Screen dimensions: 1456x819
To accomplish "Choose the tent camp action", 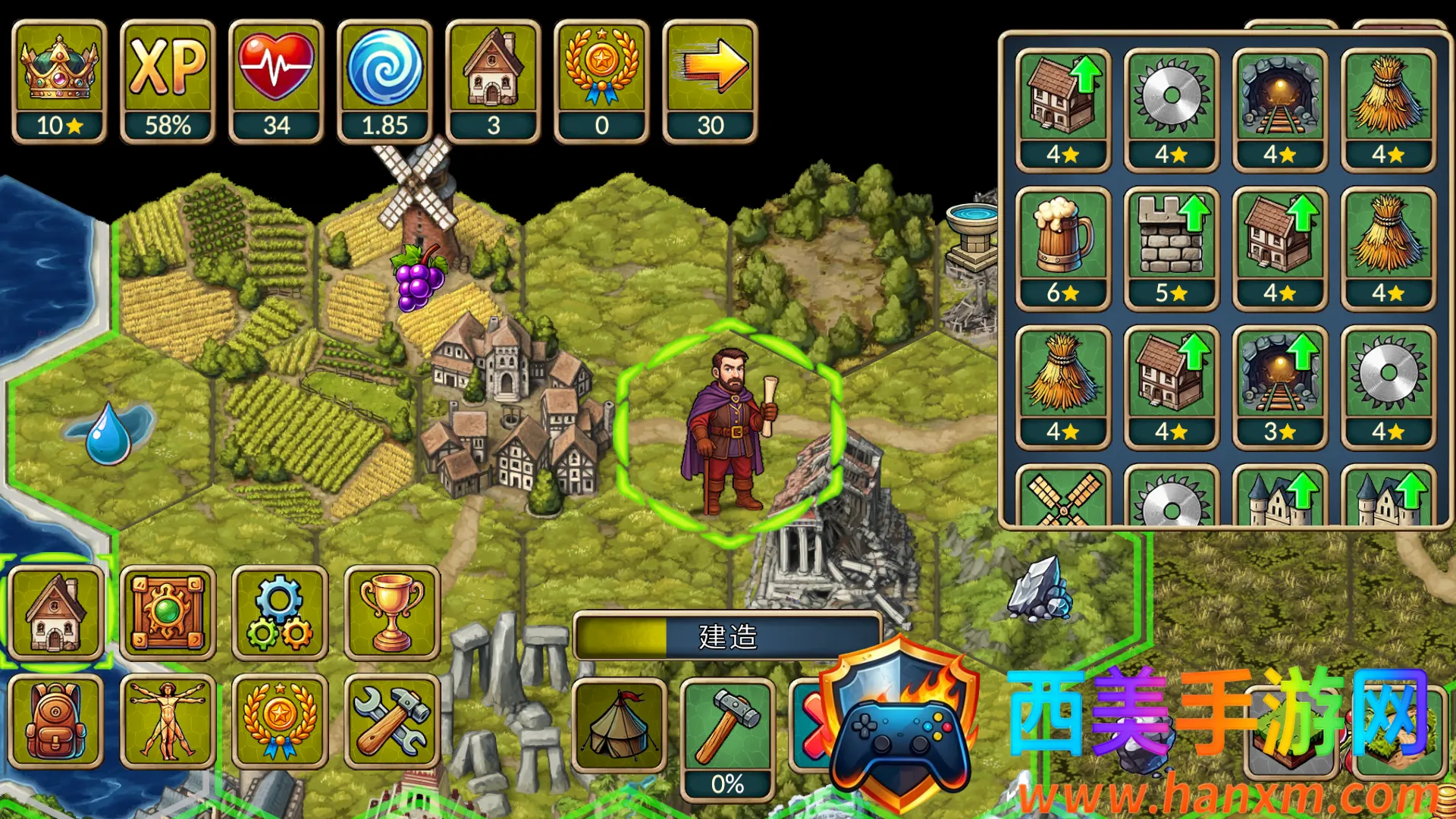I will click(620, 725).
